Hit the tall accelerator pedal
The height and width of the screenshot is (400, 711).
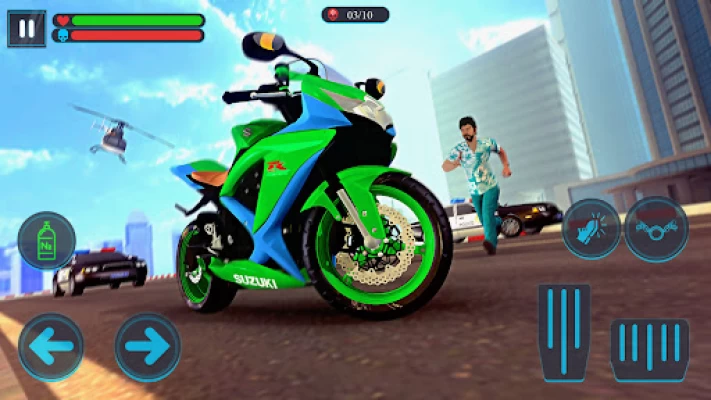pyautogui.click(x=564, y=331)
